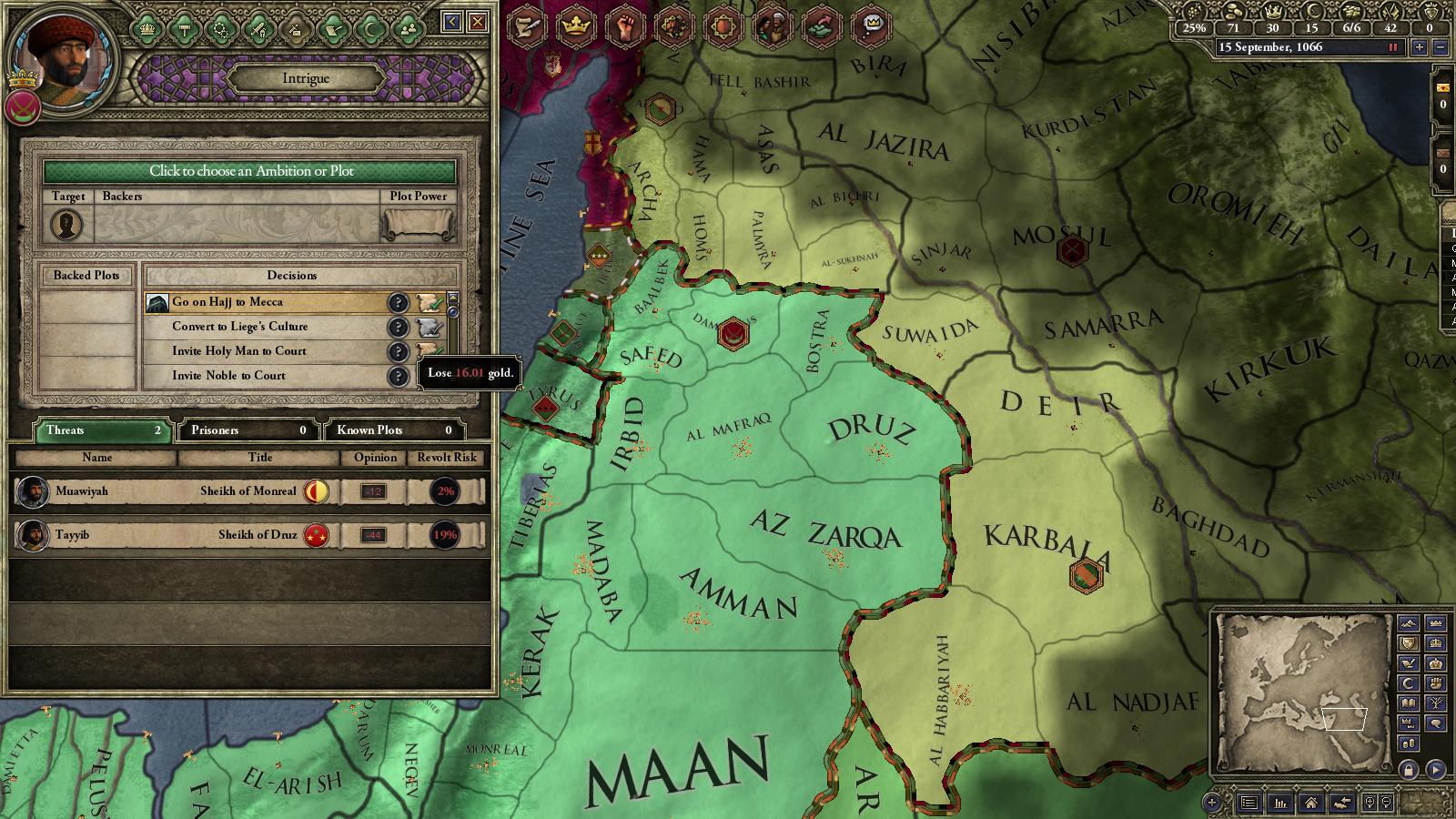This screenshot has width=1456, height=819.
Task: Click to choose an Ambition or Plot
Action: pyautogui.click(x=250, y=171)
